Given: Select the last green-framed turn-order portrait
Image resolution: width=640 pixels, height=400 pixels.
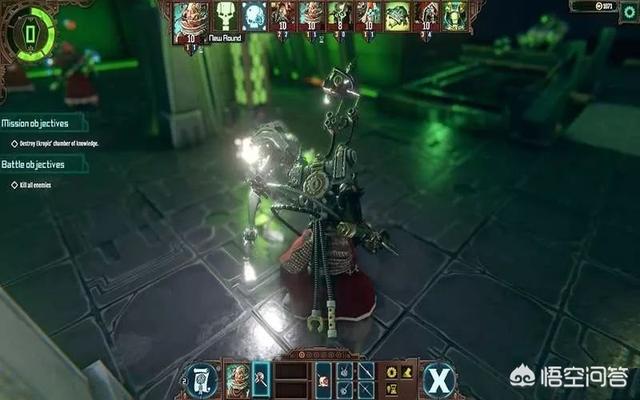Looking at the screenshot, I should tap(456, 16).
